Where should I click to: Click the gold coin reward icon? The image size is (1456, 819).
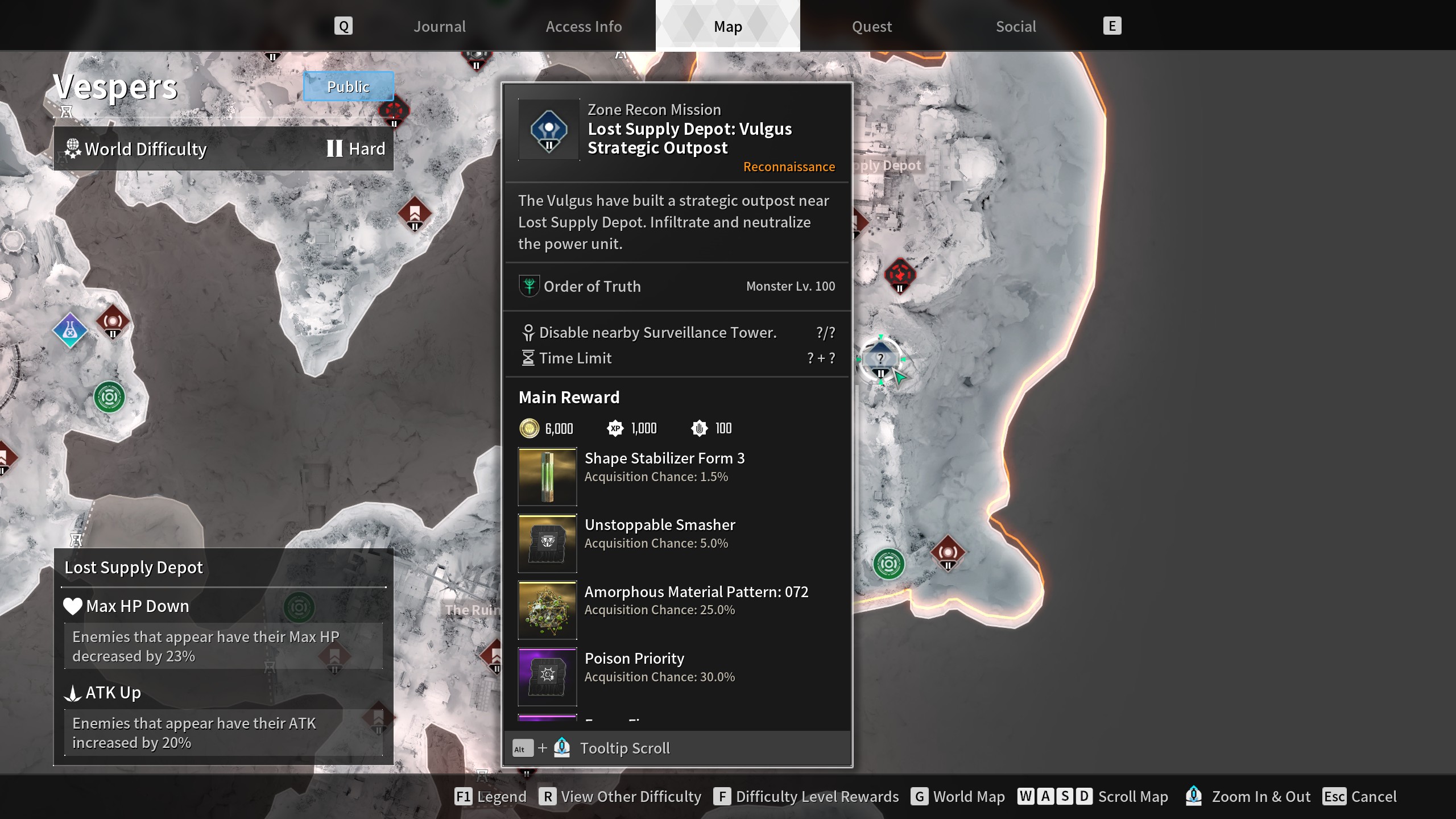point(529,428)
